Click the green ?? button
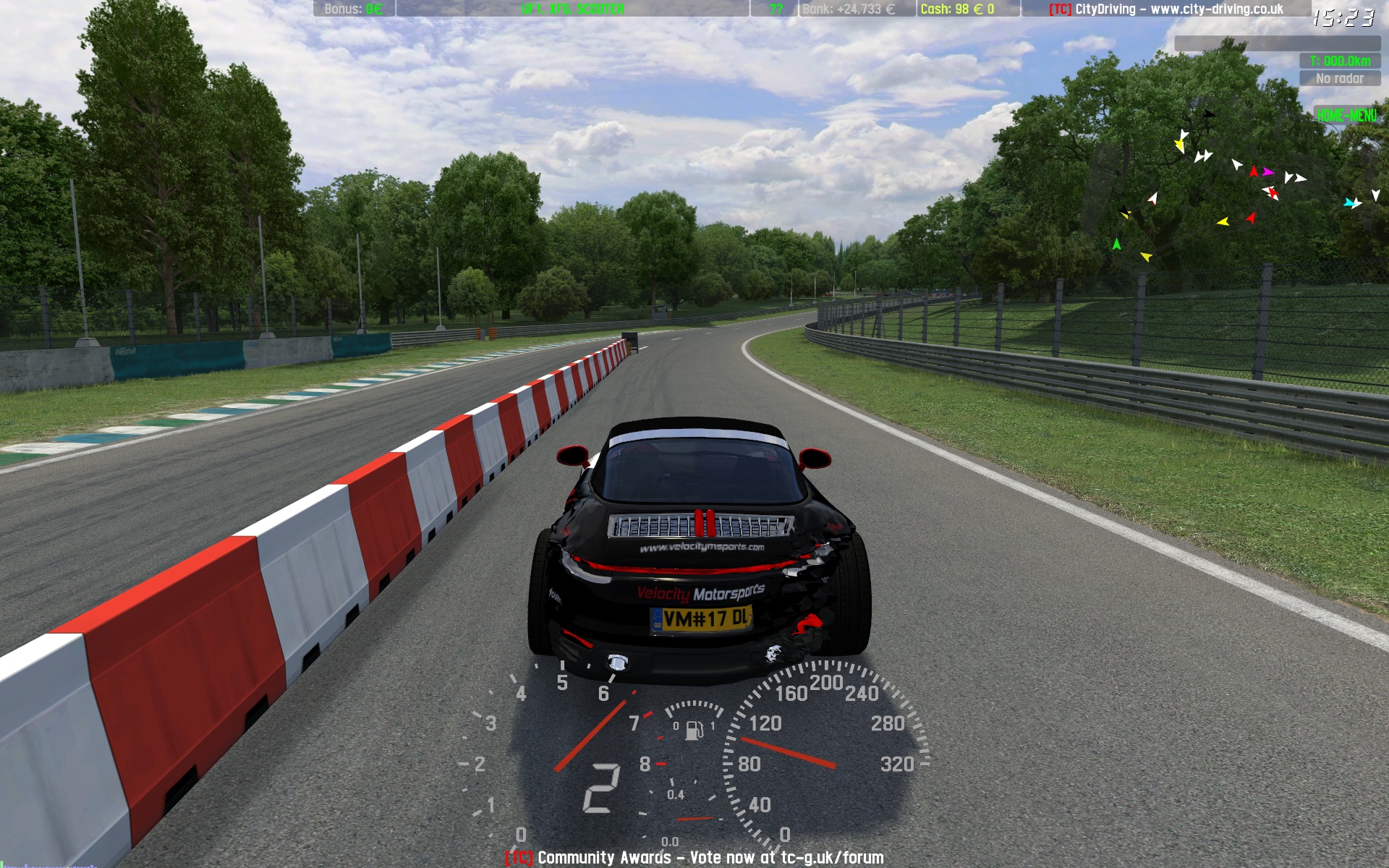The height and width of the screenshot is (868, 1389). pyautogui.click(x=776, y=9)
